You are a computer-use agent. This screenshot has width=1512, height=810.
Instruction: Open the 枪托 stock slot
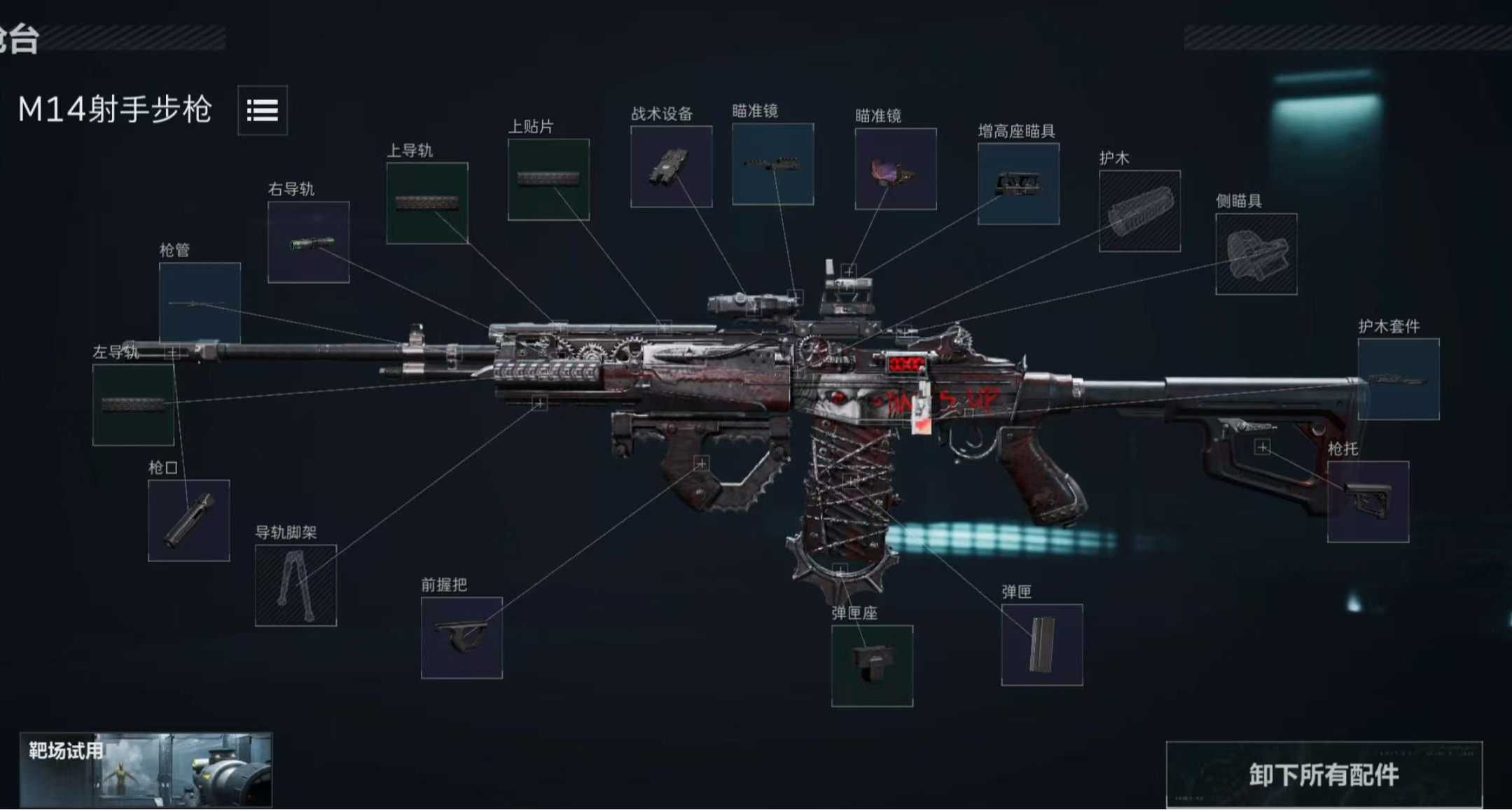[1368, 501]
